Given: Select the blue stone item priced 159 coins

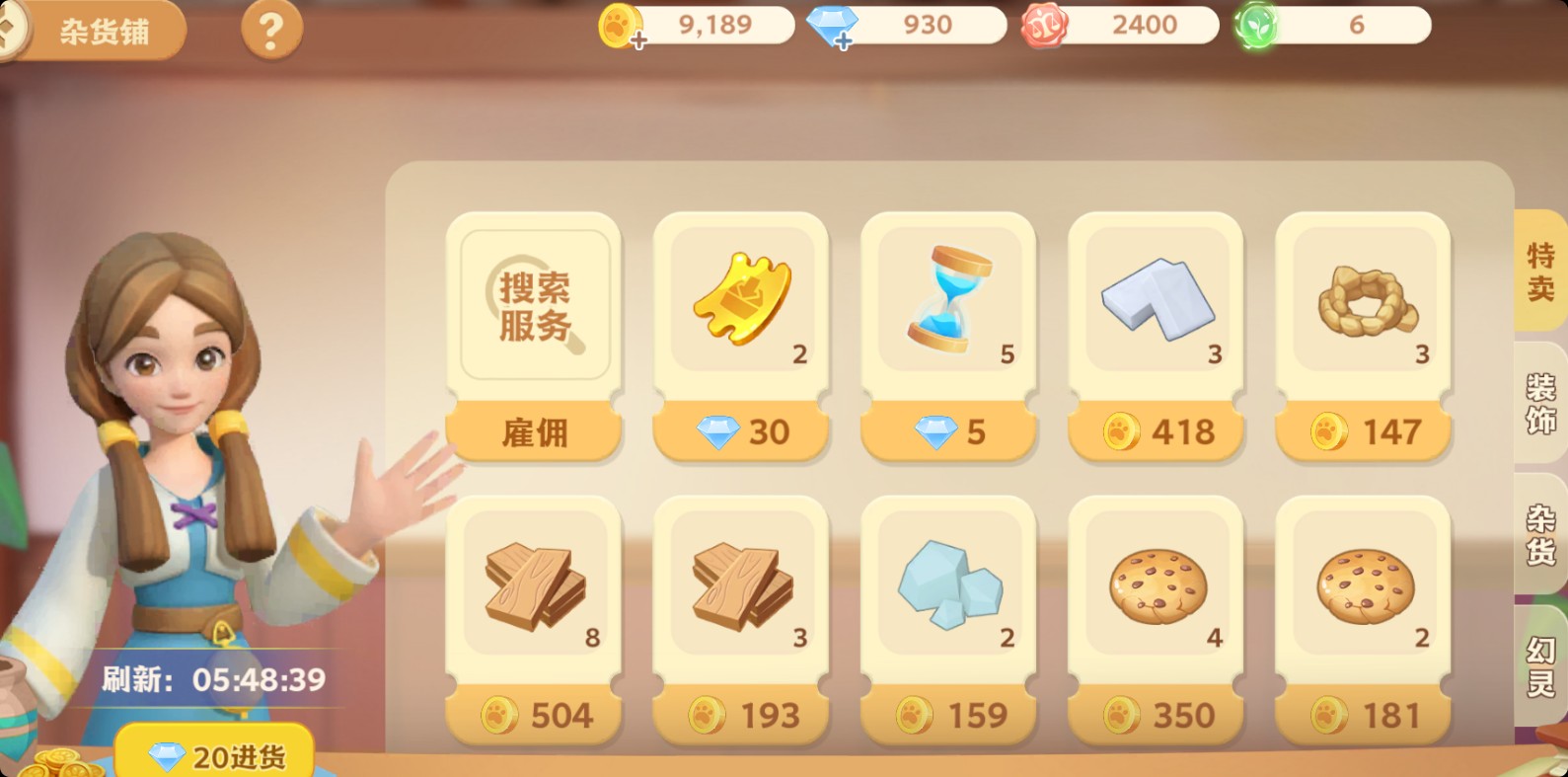Looking at the screenshot, I should [948, 587].
